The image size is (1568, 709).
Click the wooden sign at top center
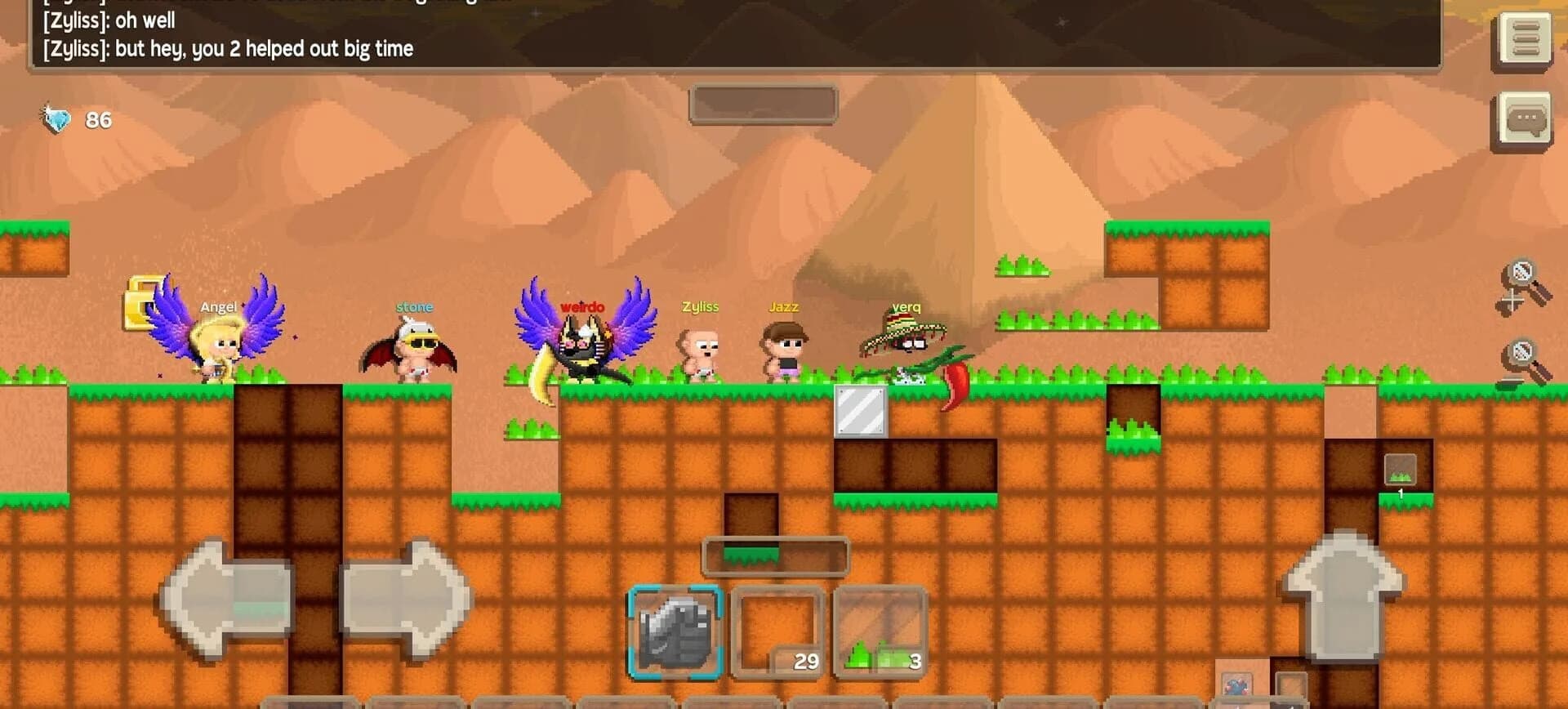764,104
